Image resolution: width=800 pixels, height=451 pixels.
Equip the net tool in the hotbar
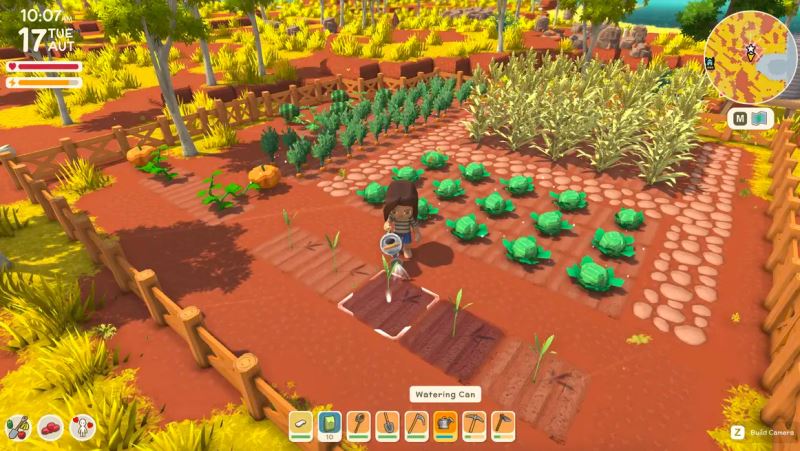tap(359, 426)
